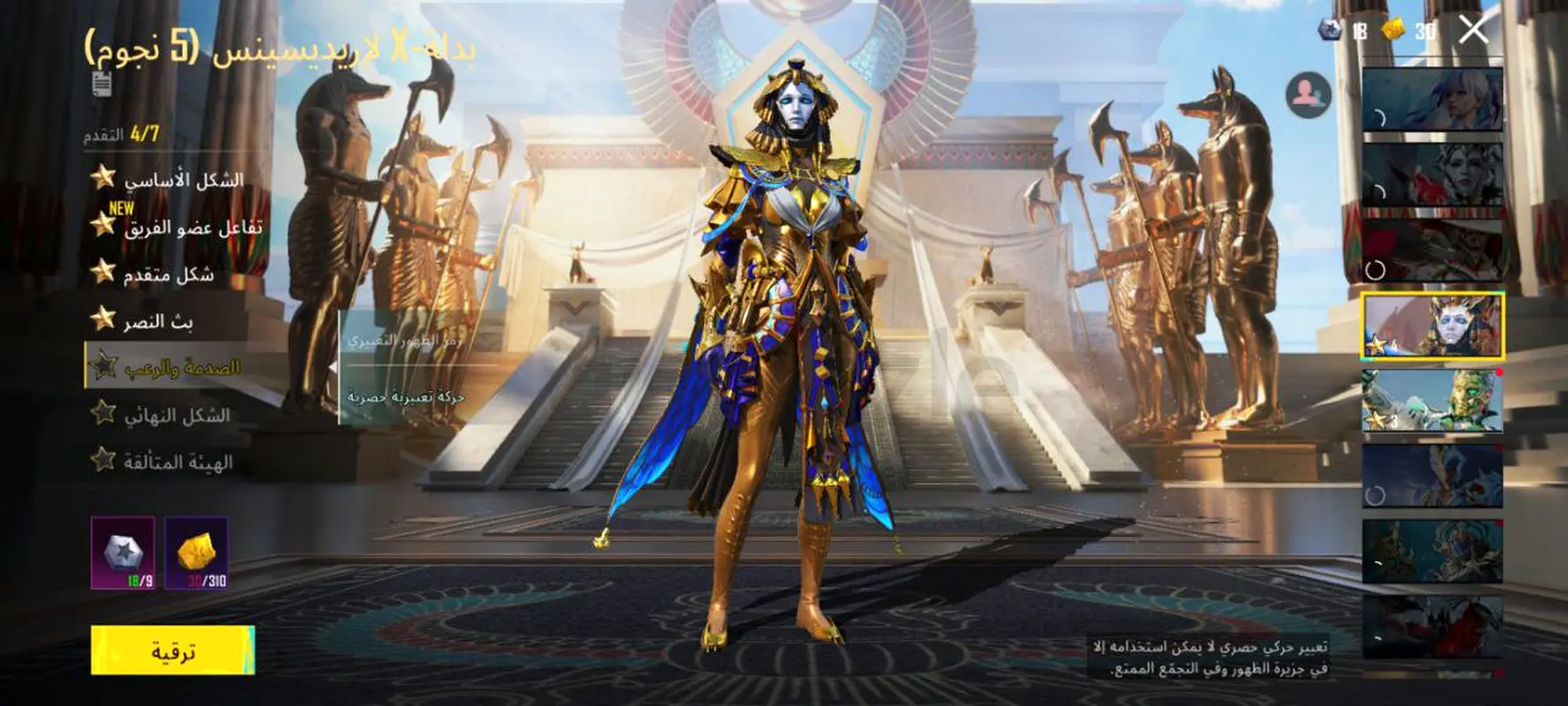Select the حركة تعبيرية حصرية reward entry
This screenshot has width=1568, height=706.
406,398
